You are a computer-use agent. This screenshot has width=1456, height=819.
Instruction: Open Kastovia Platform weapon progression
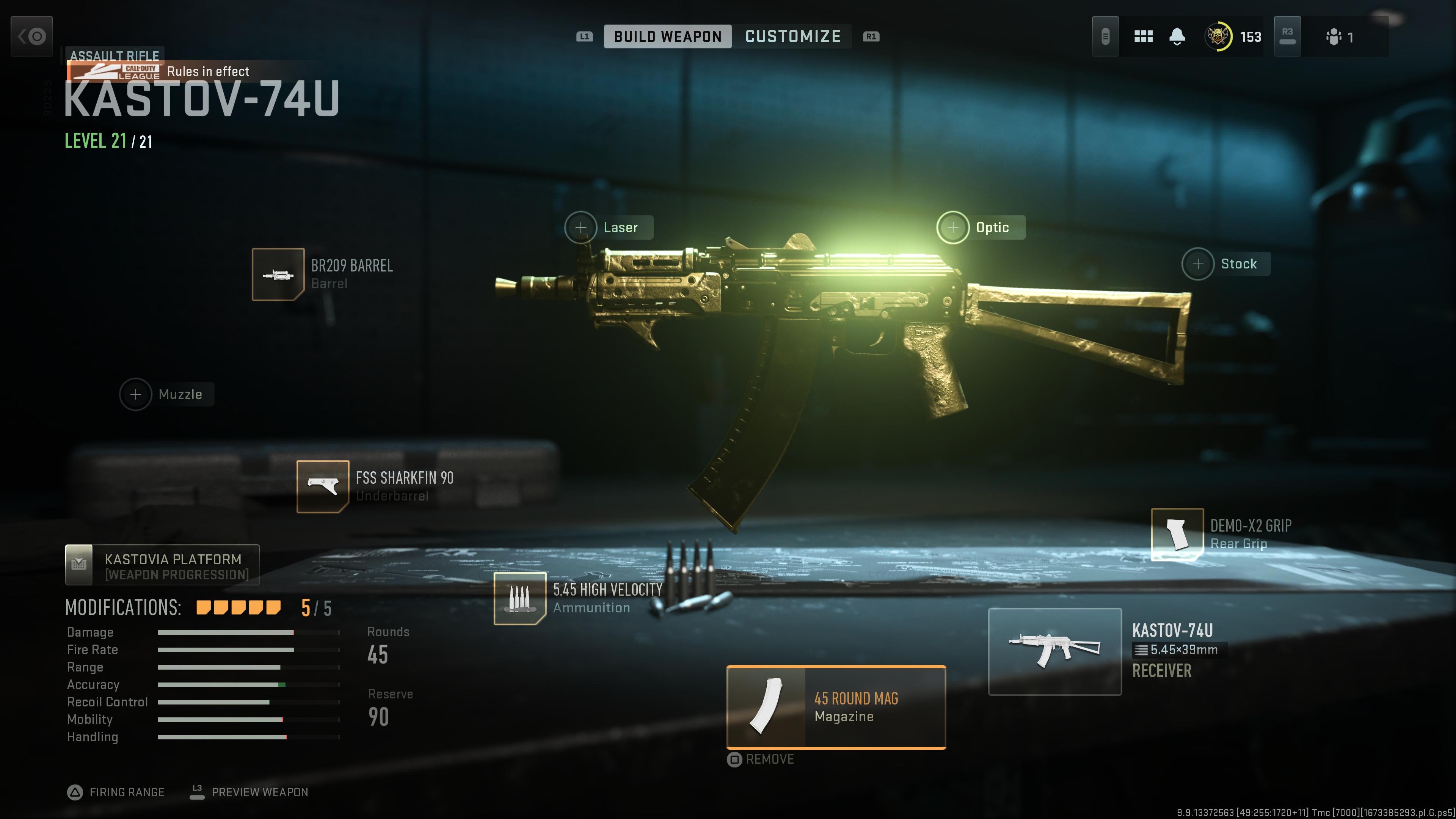(x=163, y=565)
